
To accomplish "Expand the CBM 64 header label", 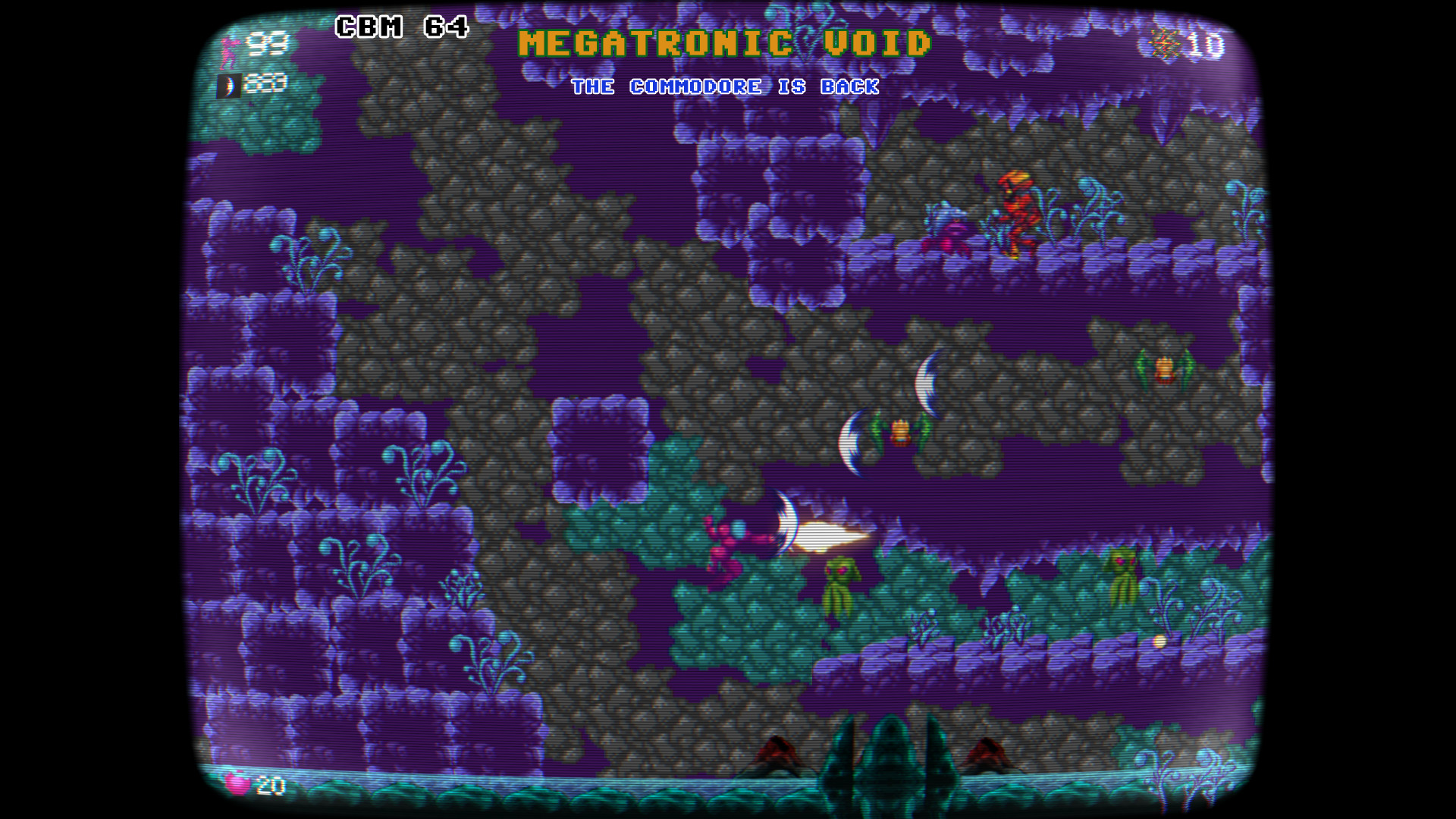I will 403,27.
